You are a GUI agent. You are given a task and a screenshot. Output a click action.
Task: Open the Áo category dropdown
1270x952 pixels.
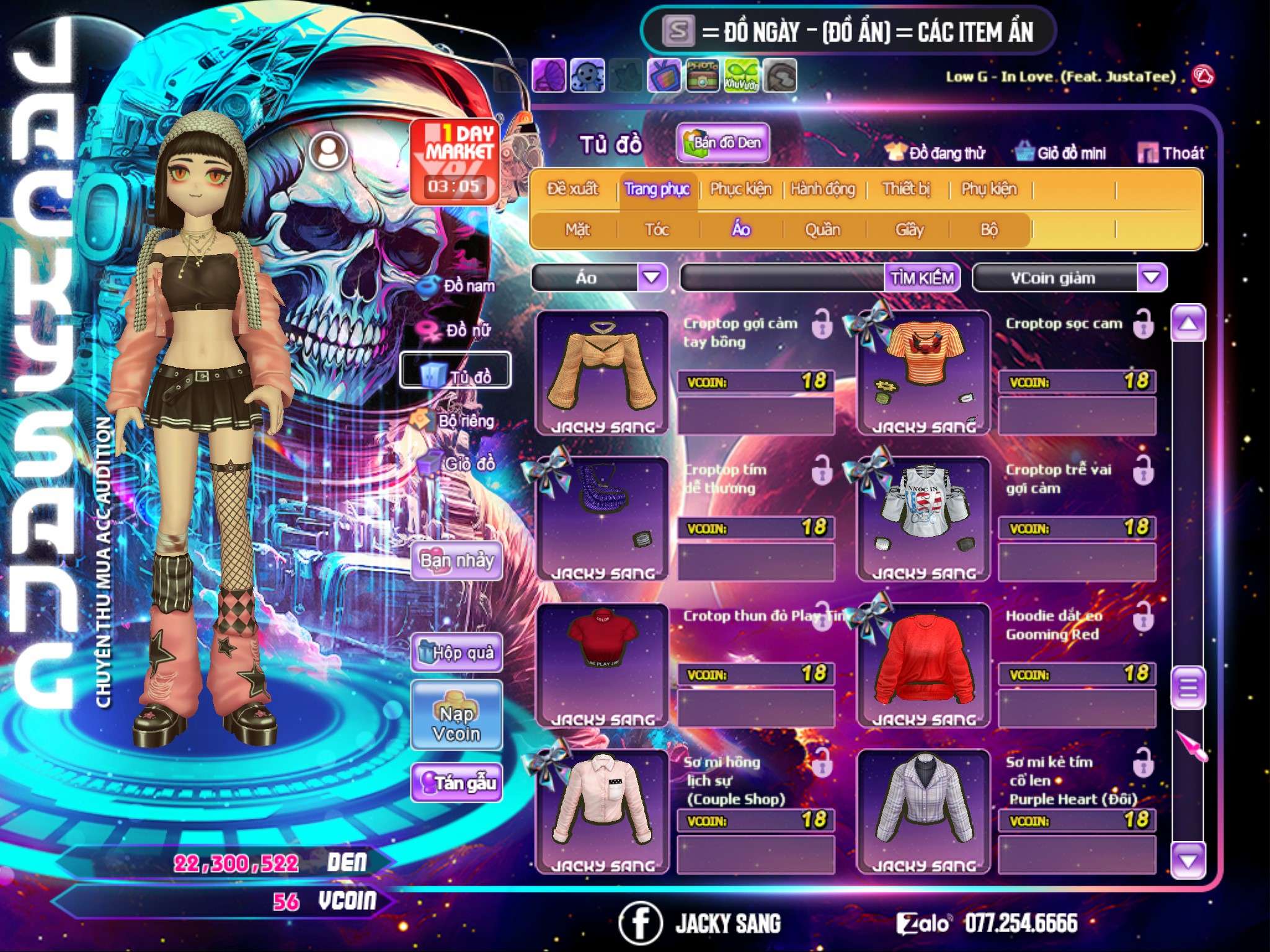point(652,278)
